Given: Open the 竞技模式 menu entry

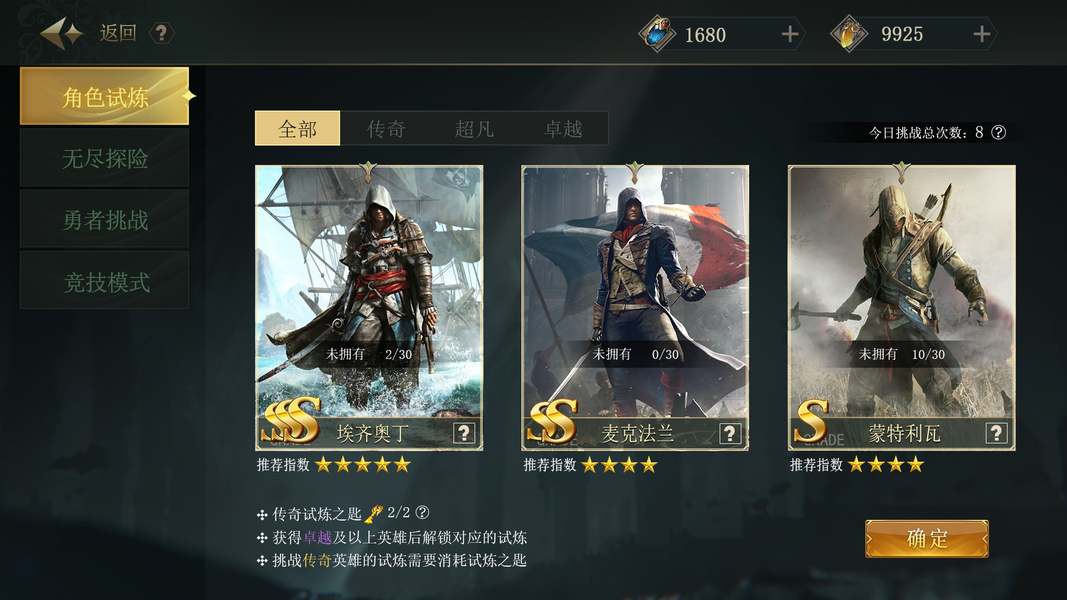Looking at the screenshot, I should point(105,282).
